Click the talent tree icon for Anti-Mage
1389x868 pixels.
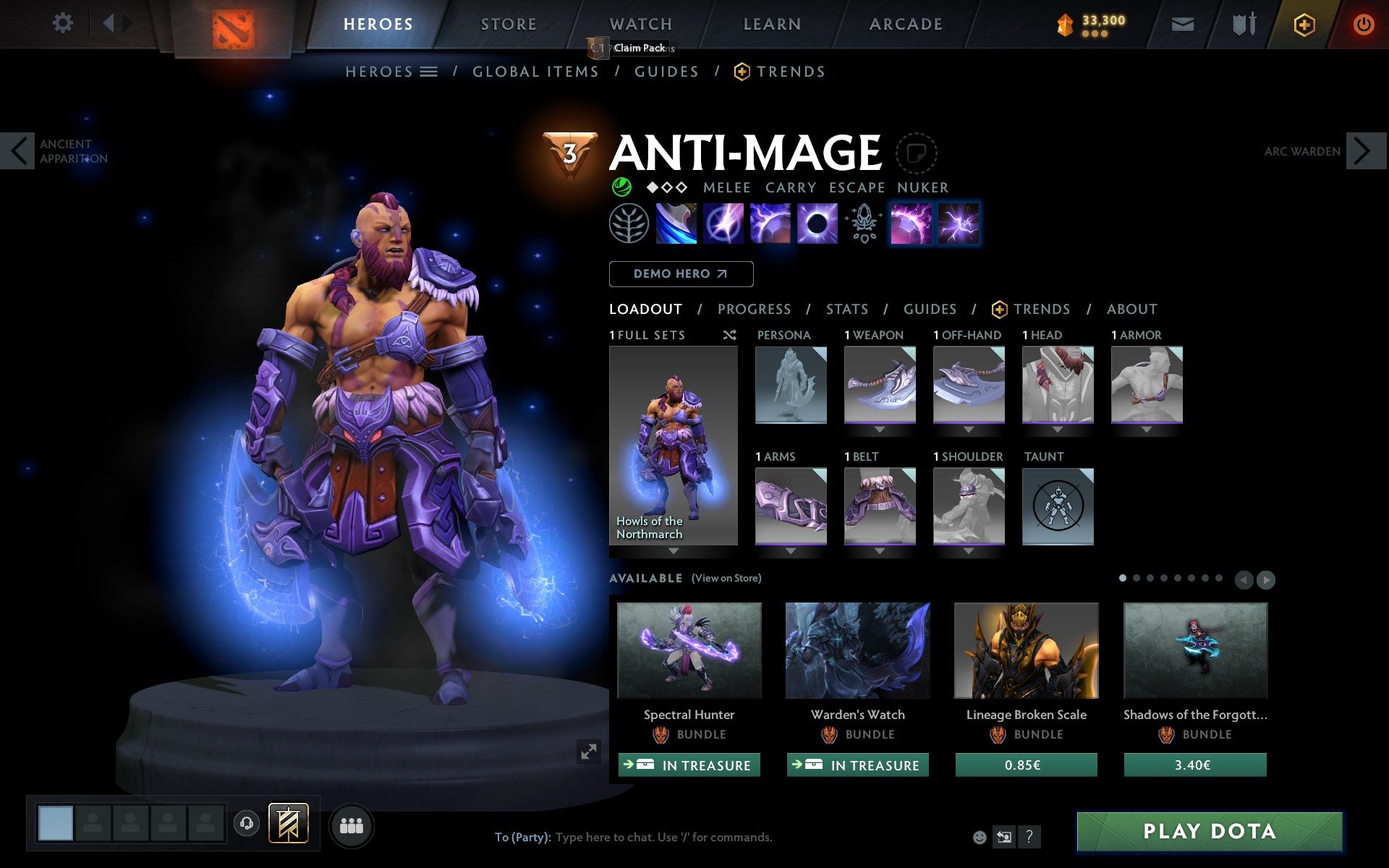pyautogui.click(x=630, y=224)
